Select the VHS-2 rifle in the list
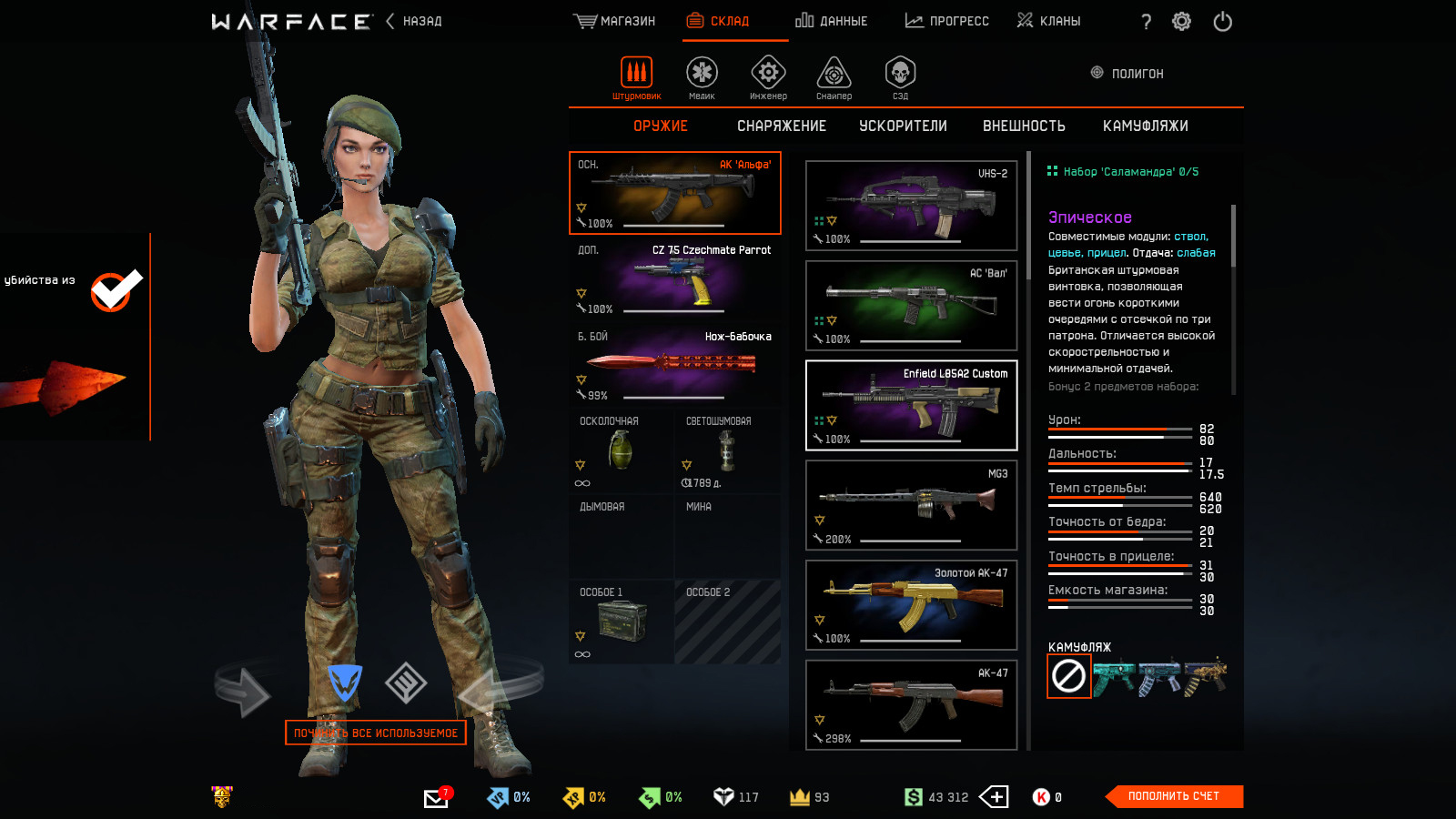1456x819 pixels. (x=911, y=206)
